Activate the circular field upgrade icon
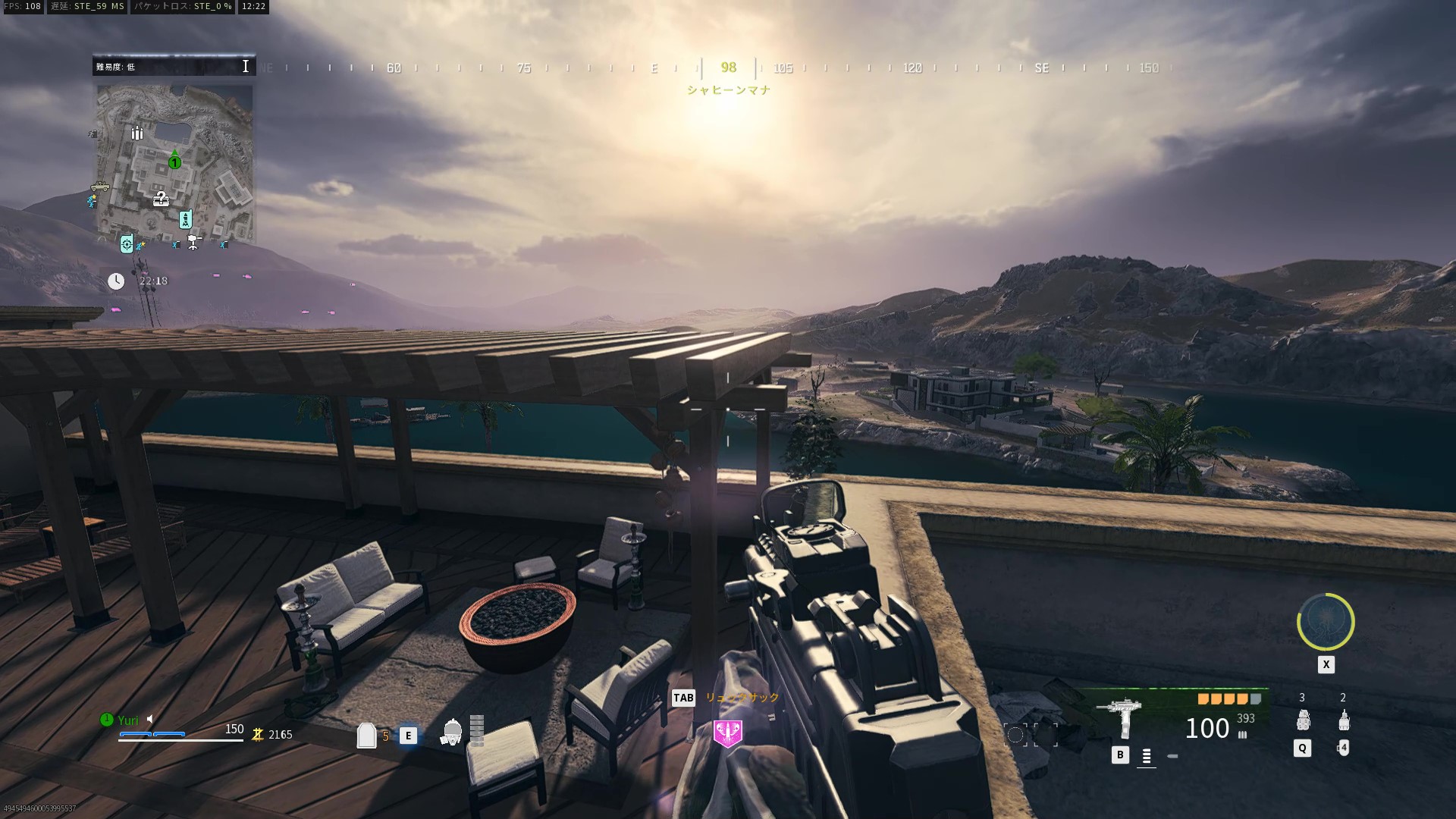This screenshot has width=1456, height=819. tap(1326, 622)
